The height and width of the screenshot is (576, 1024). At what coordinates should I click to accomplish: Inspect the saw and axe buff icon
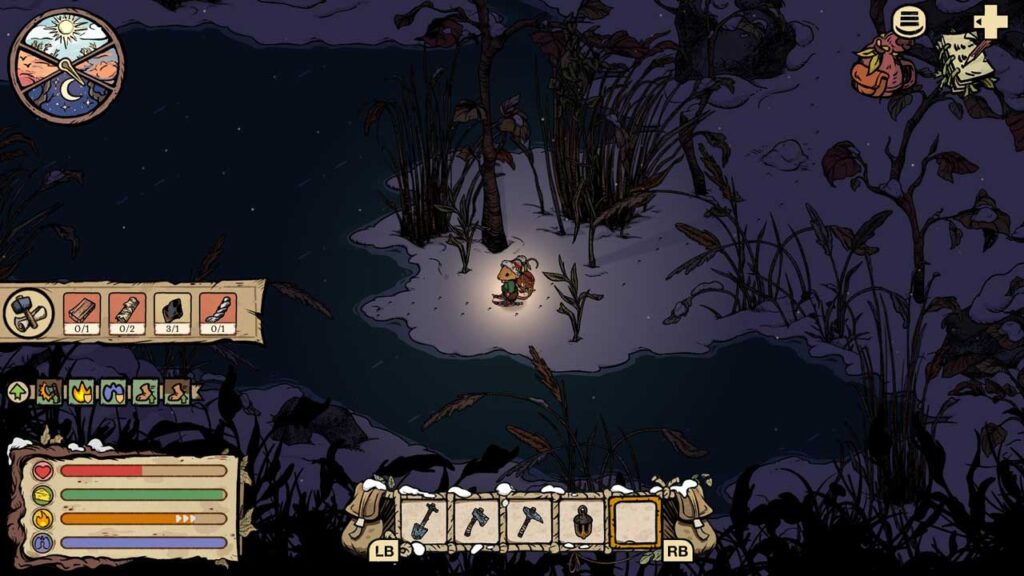coord(49,391)
